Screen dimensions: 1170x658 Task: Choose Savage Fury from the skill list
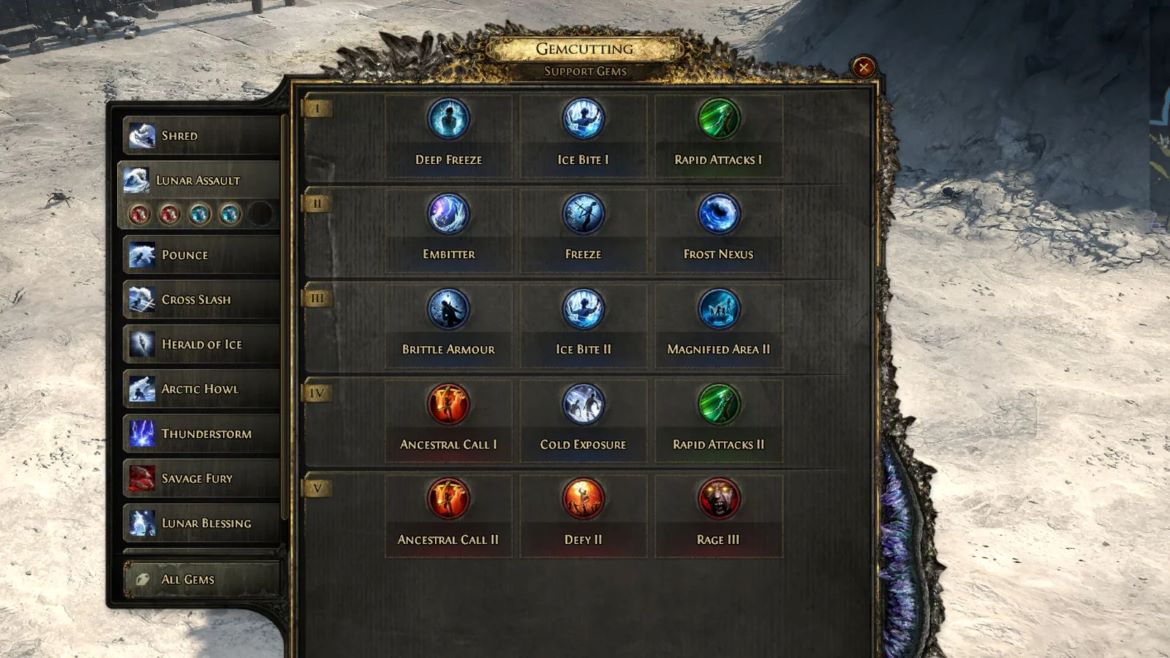point(200,479)
